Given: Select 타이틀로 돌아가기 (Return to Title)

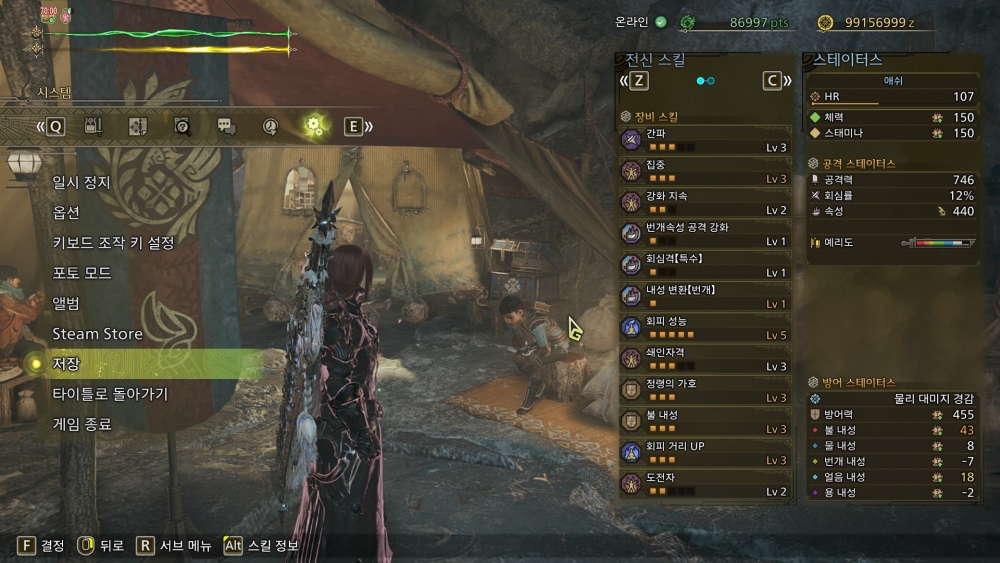Looking at the screenshot, I should pyautogui.click(x=110, y=394).
